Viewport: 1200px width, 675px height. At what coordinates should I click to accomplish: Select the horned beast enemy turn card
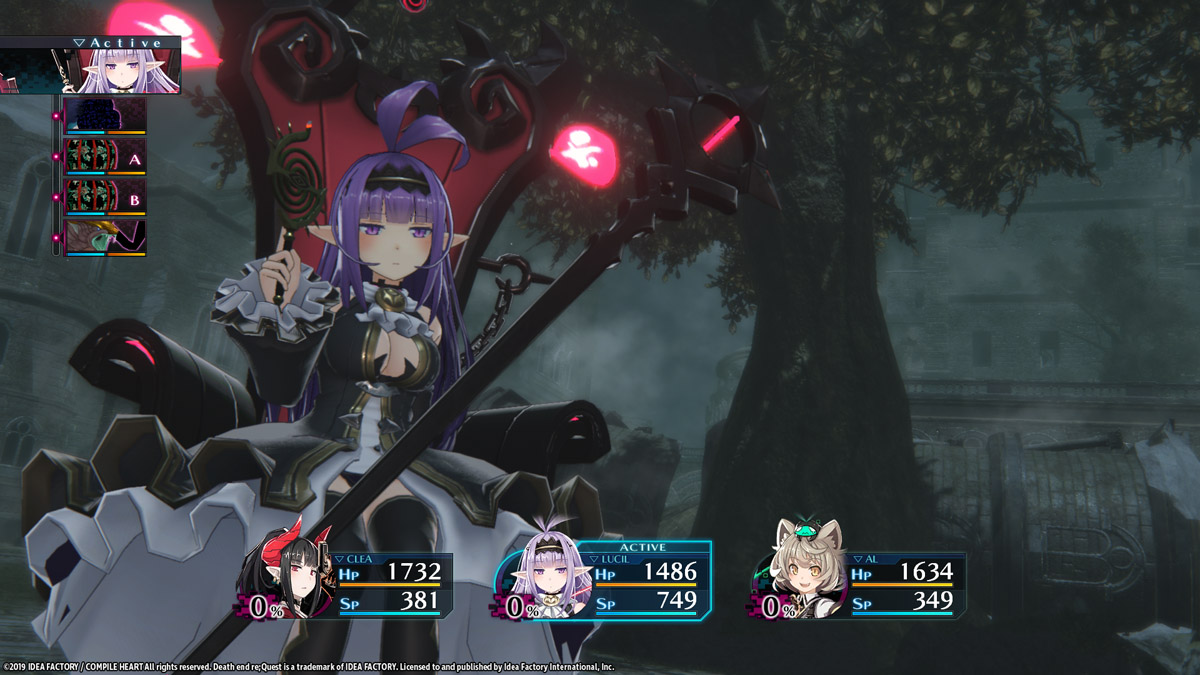(105, 238)
